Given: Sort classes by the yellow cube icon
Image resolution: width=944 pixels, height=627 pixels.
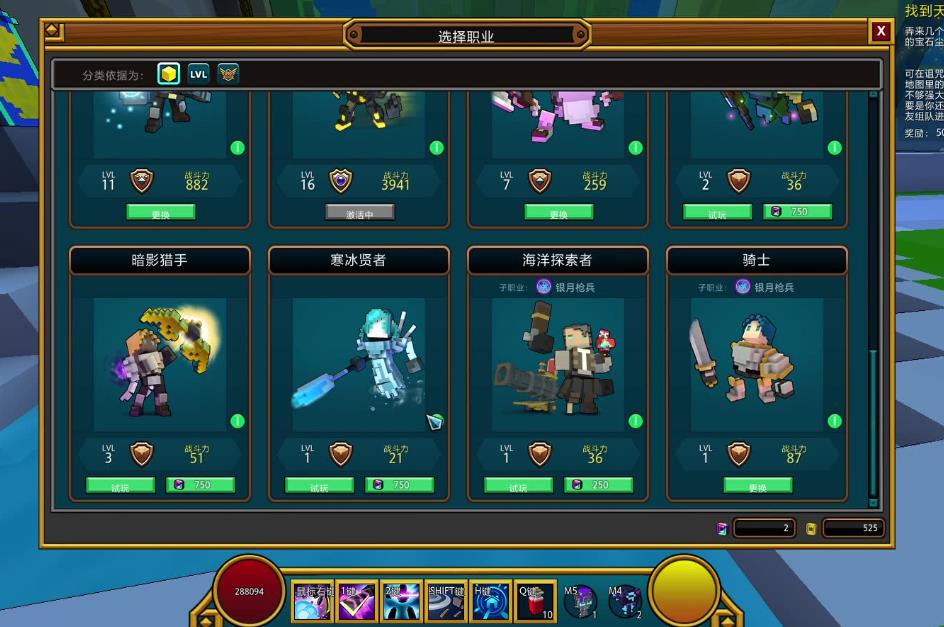Looking at the screenshot, I should pyautogui.click(x=169, y=74).
